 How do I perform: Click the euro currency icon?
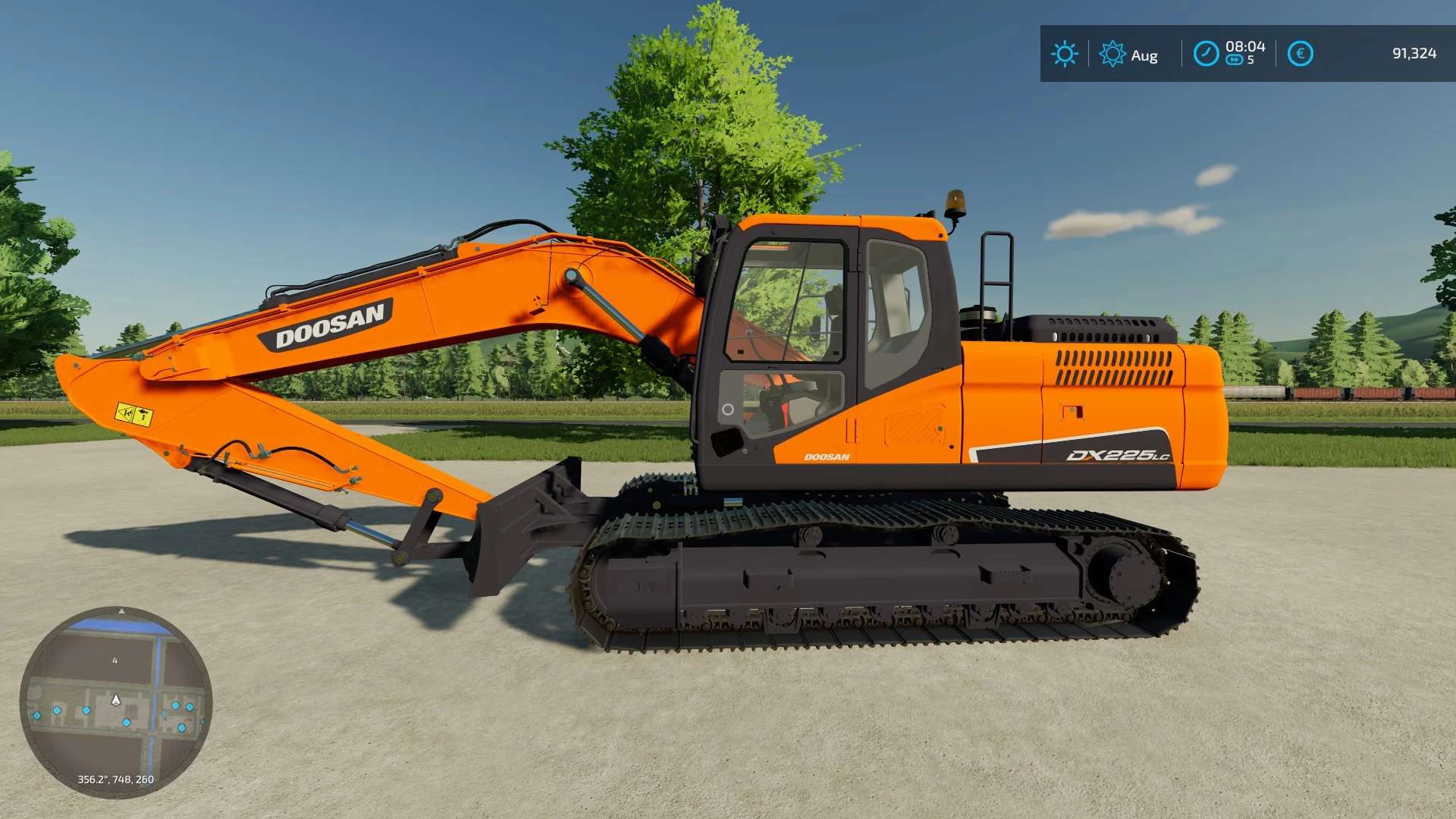coord(1299,55)
